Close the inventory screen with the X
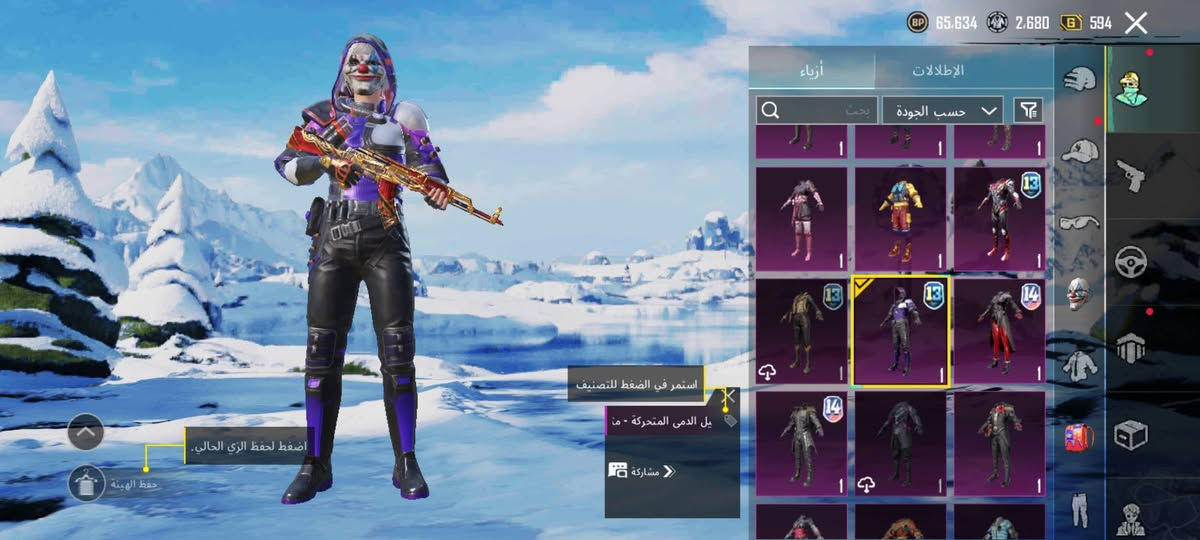1200x540 pixels. click(x=1136, y=22)
